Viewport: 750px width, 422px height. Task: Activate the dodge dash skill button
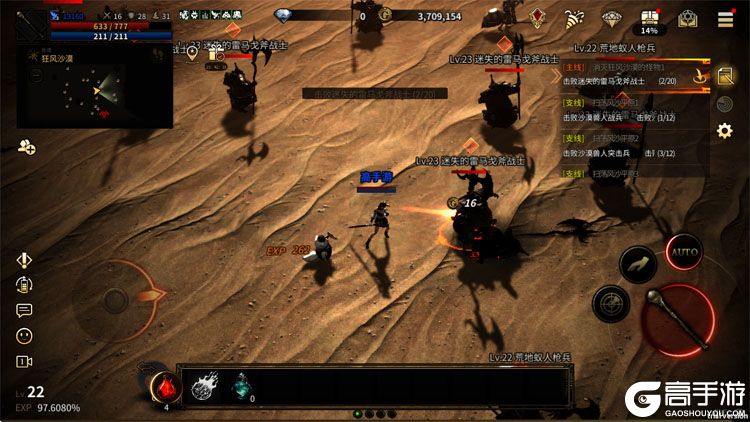coord(638,264)
